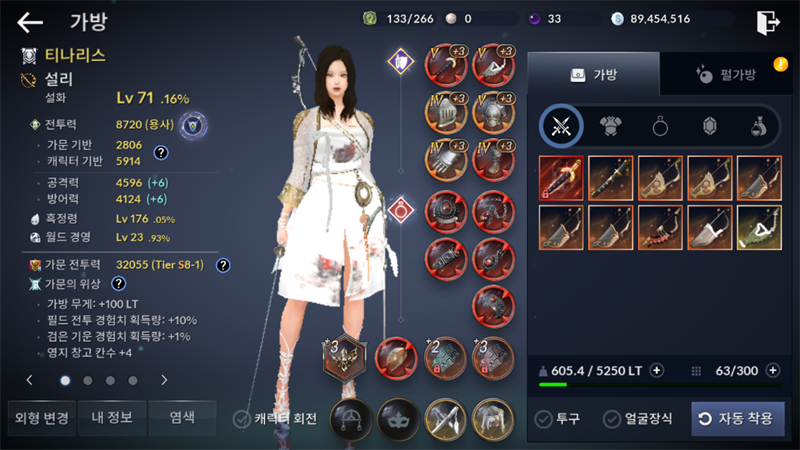Show help for 가문 전투력
Image resolution: width=800 pixels, height=450 pixels.
pos(223,265)
